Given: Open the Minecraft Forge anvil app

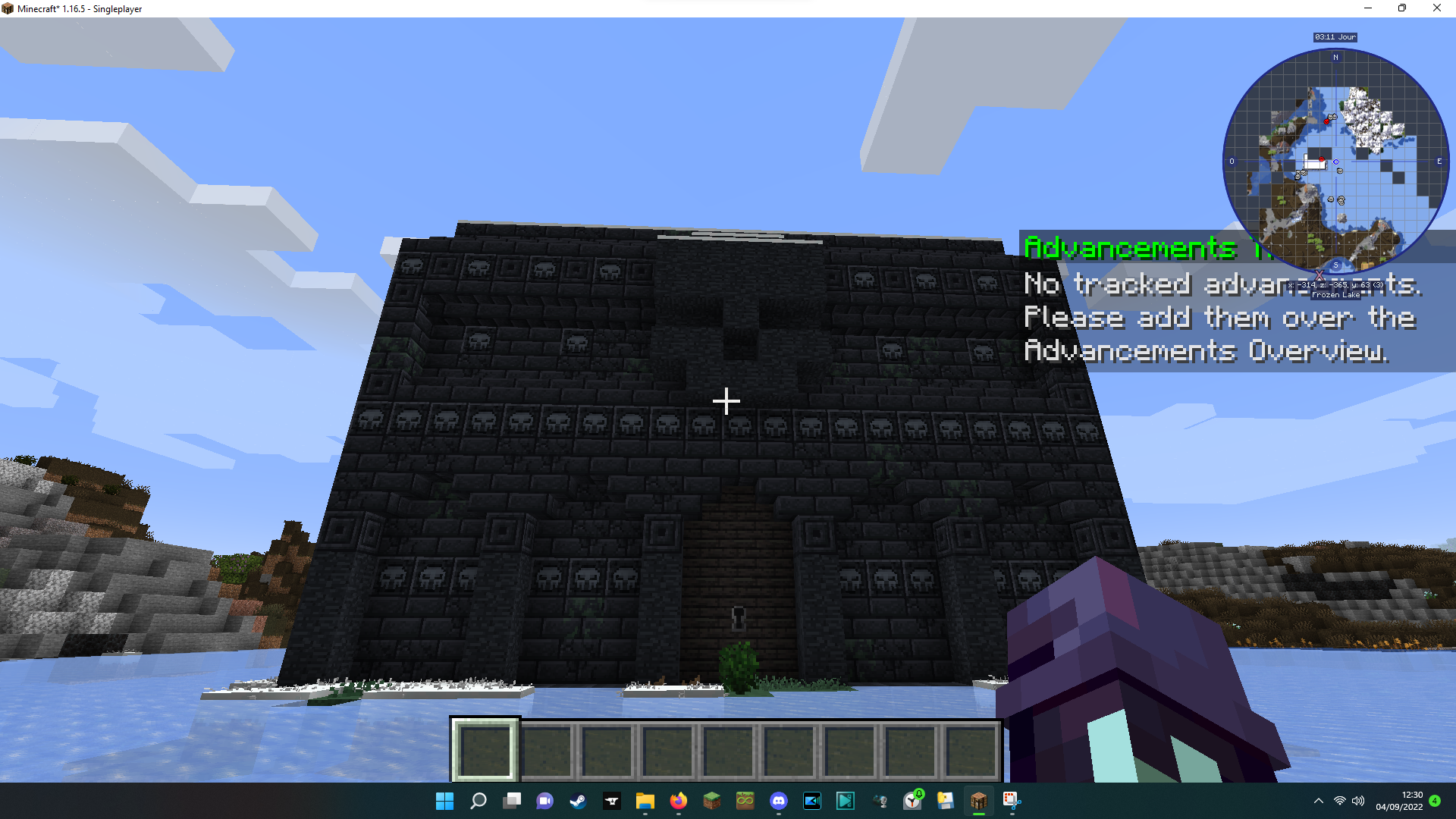Looking at the screenshot, I should (612, 802).
